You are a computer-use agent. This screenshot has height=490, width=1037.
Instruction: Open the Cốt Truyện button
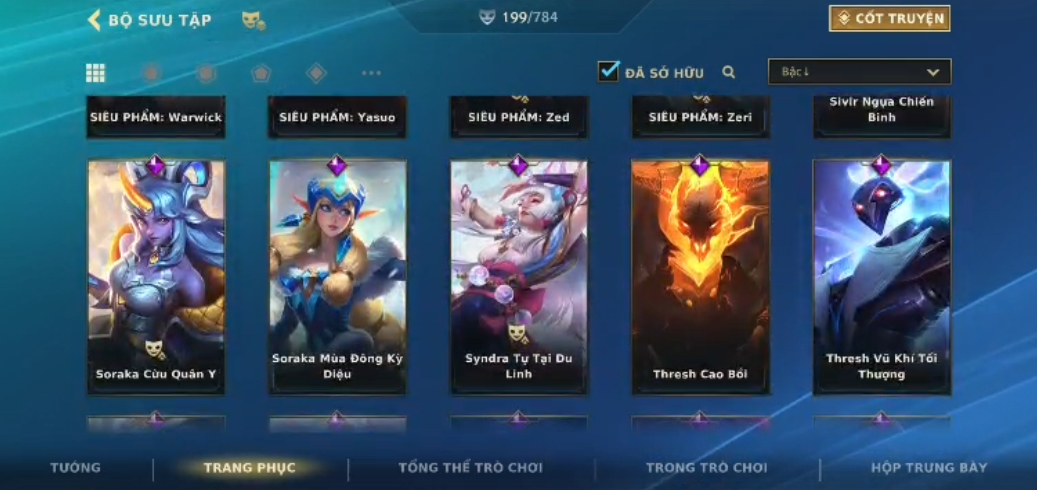(889, 19)
